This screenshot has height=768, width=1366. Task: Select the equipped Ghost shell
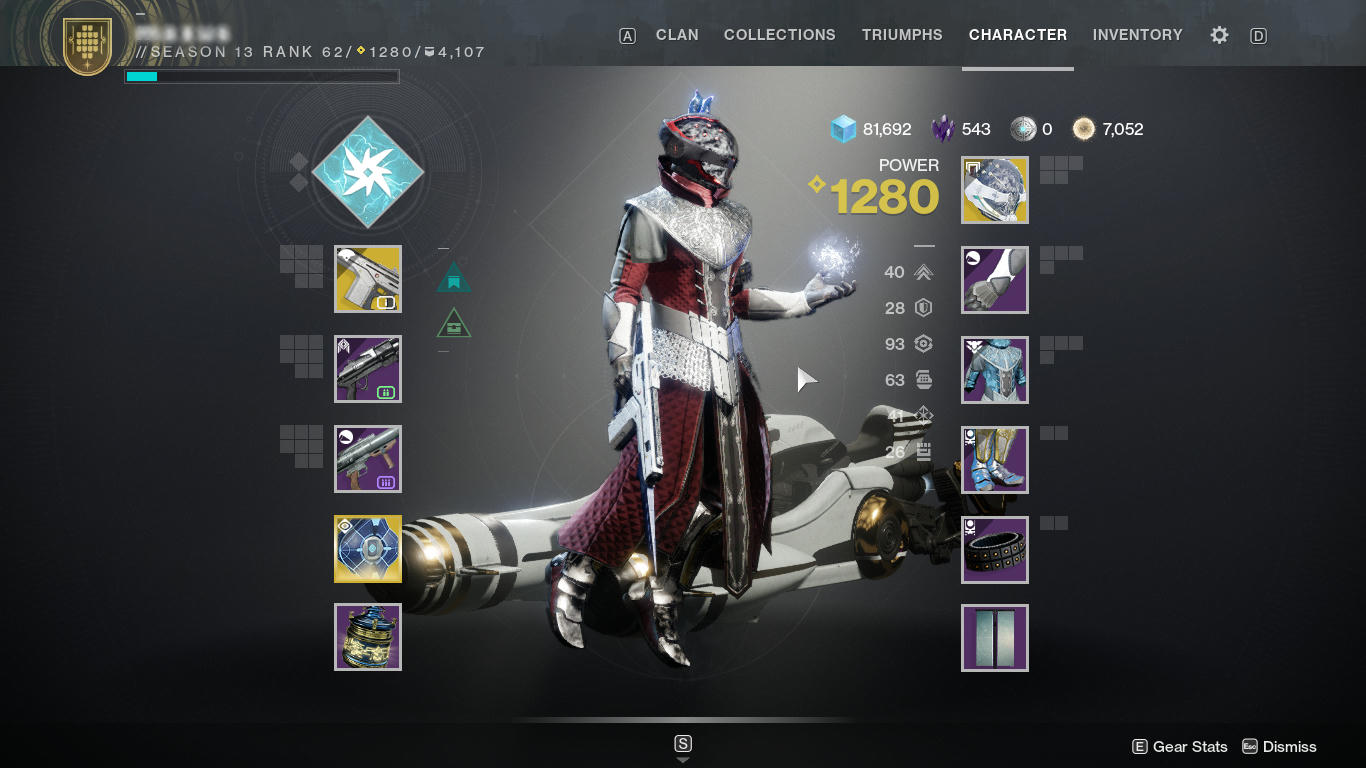tap(367, 548)
